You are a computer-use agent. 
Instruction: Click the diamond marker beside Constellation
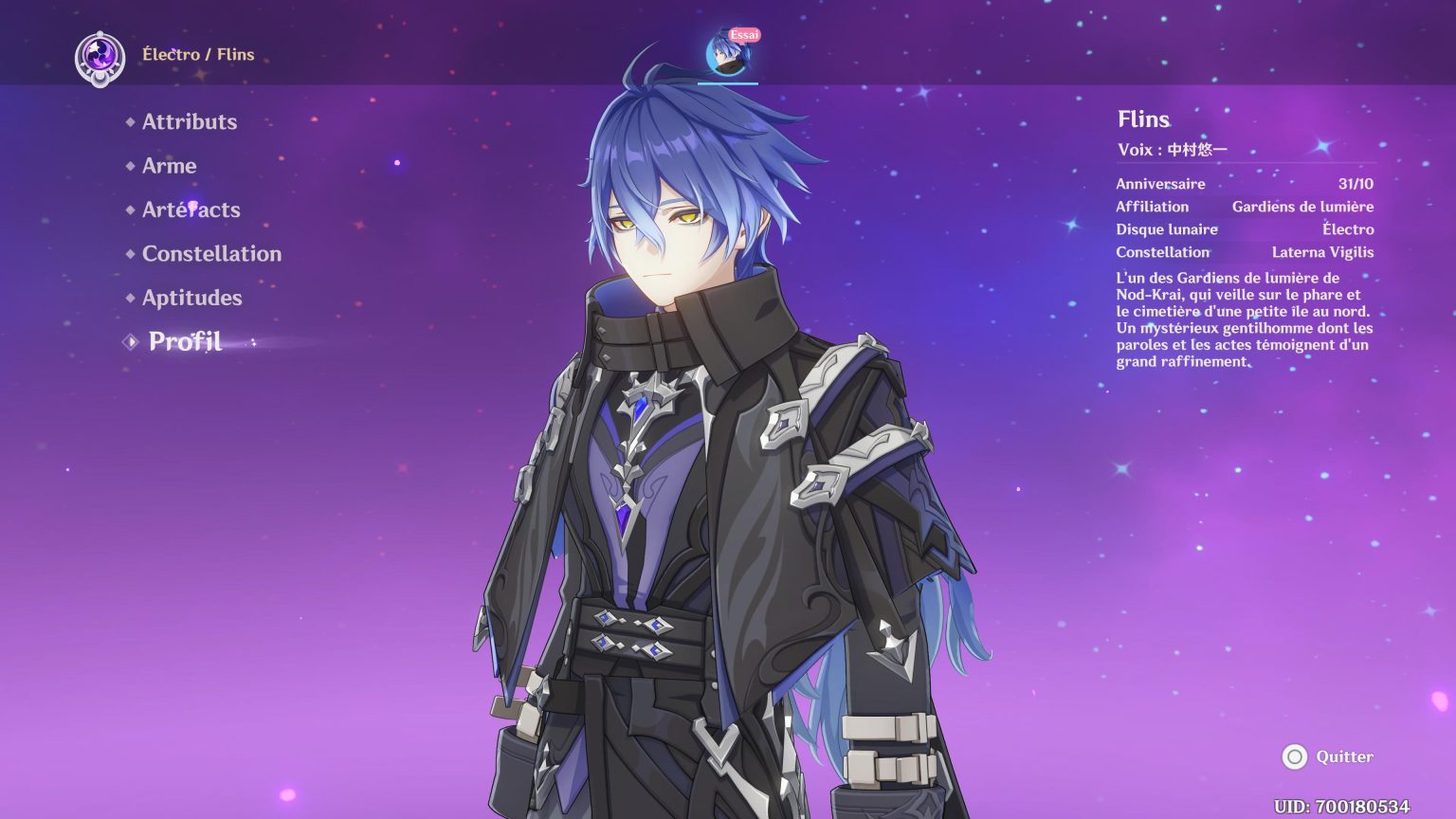pyautogui.click(x=129, y=254)
